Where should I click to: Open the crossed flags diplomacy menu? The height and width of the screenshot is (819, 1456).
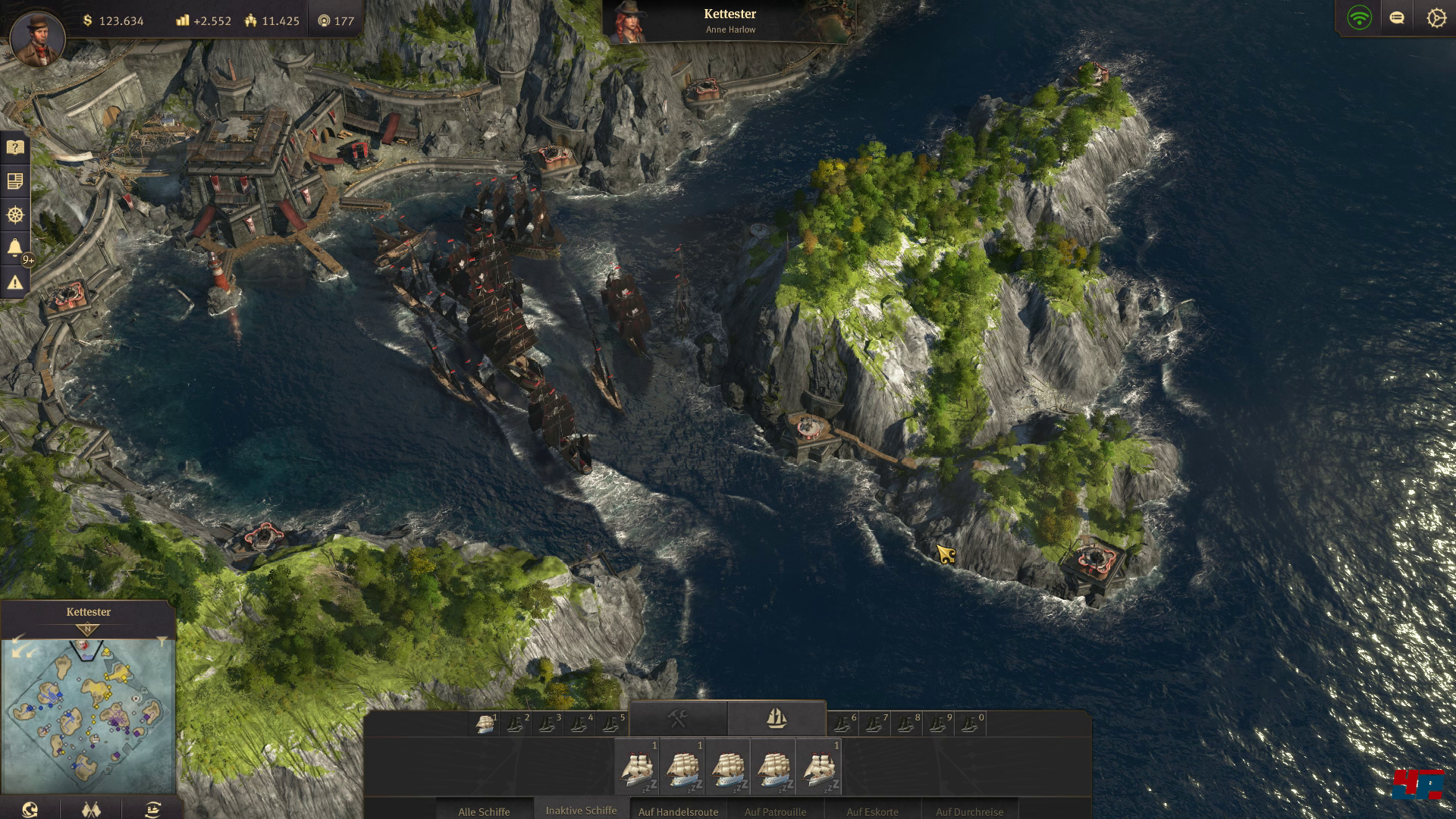(x=91, y=809)
